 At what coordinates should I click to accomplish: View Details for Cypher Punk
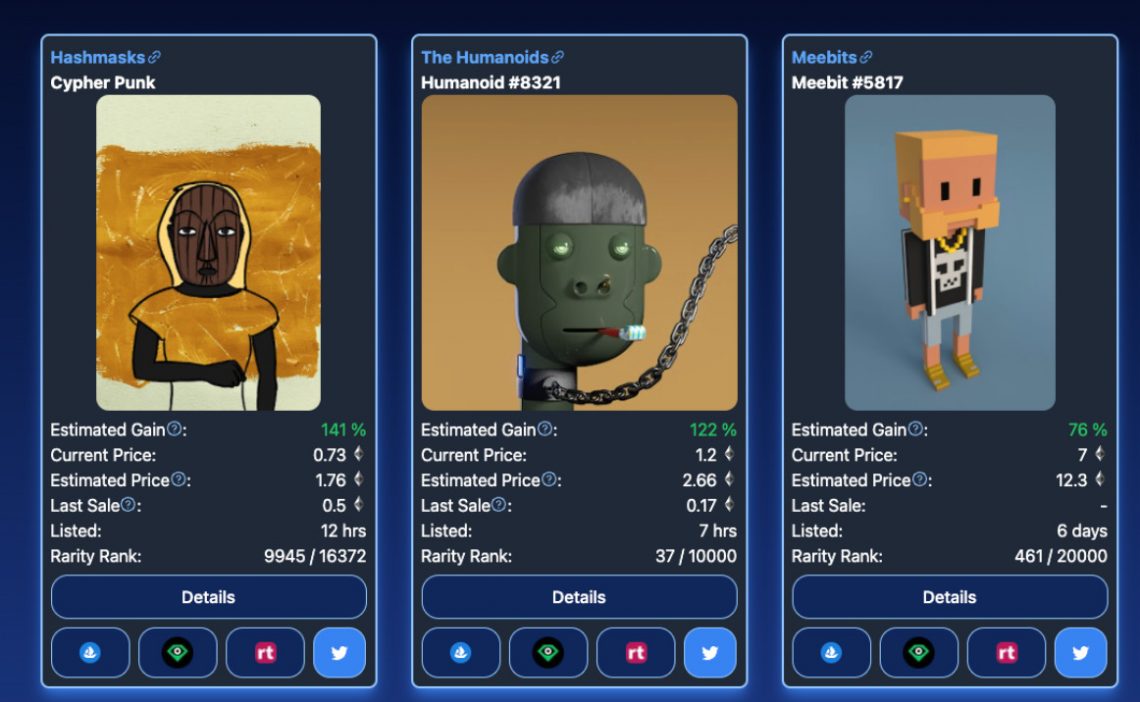tap(208, 597)
